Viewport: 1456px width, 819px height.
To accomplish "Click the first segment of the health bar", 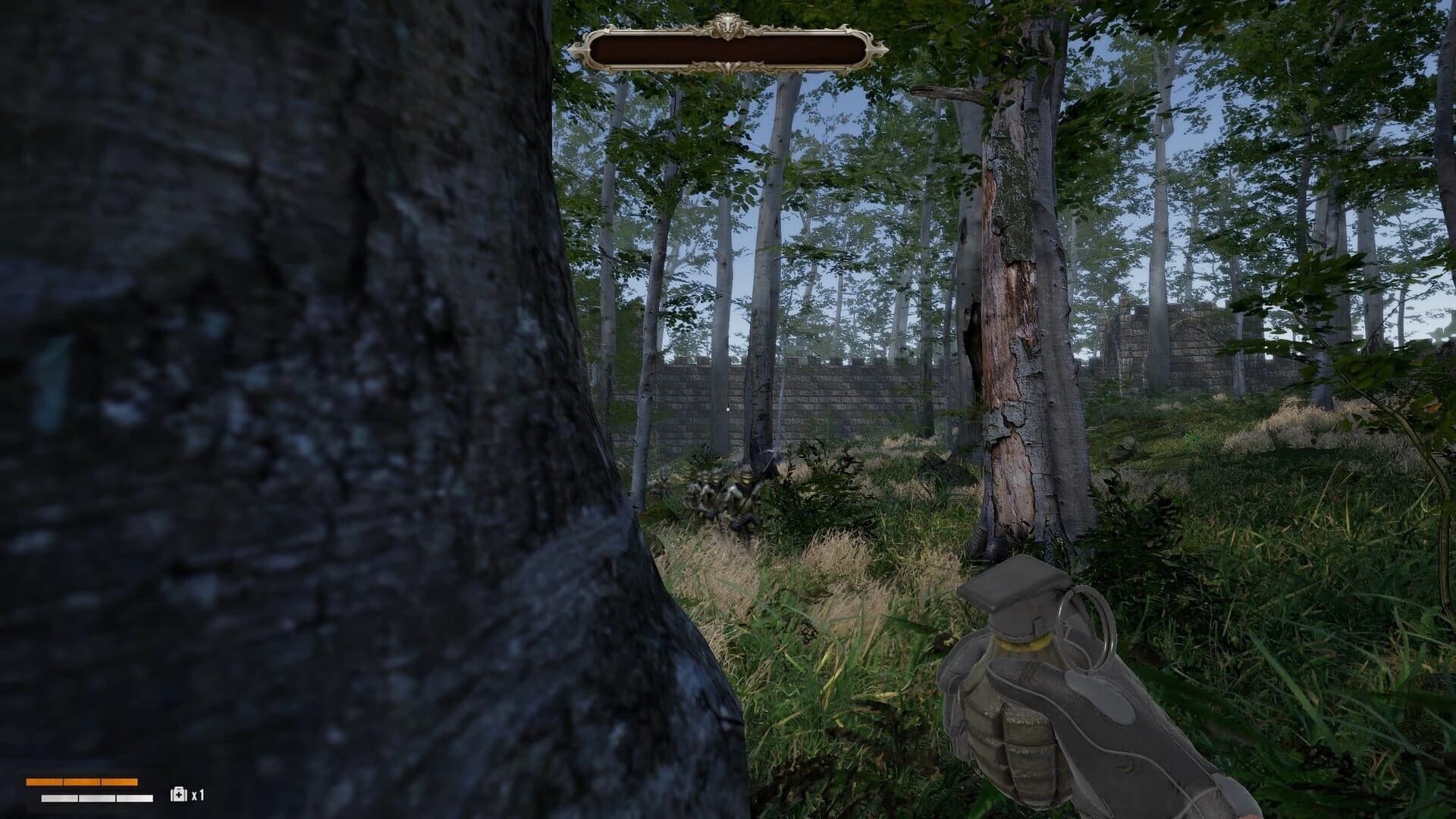I will tap(59, 798).
